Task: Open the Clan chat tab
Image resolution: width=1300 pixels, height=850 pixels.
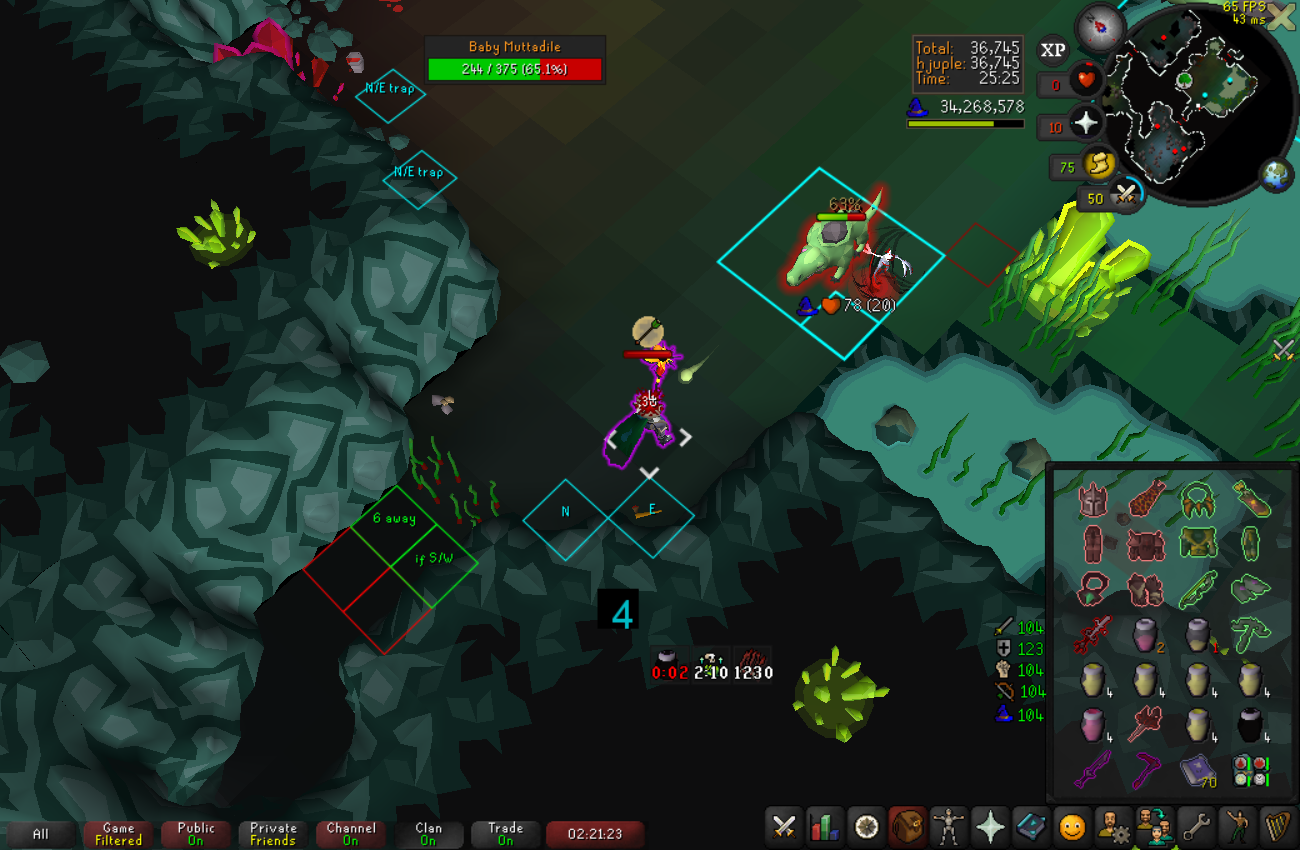Action: 428,834
